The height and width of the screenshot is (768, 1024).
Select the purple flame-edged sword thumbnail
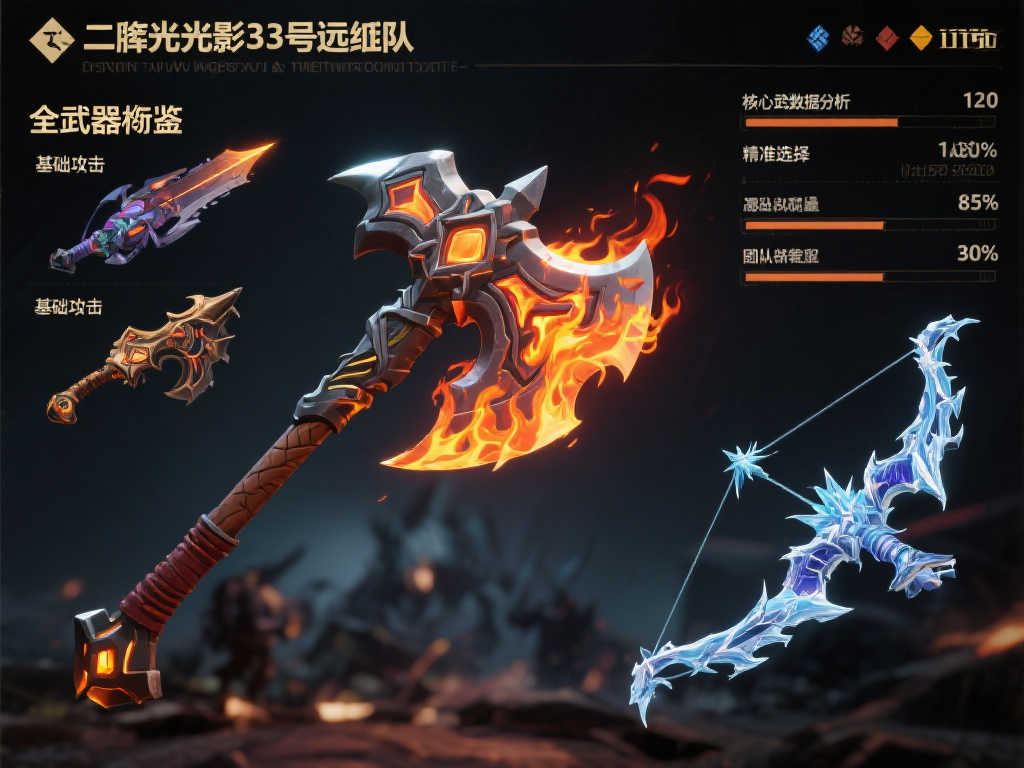160,207
